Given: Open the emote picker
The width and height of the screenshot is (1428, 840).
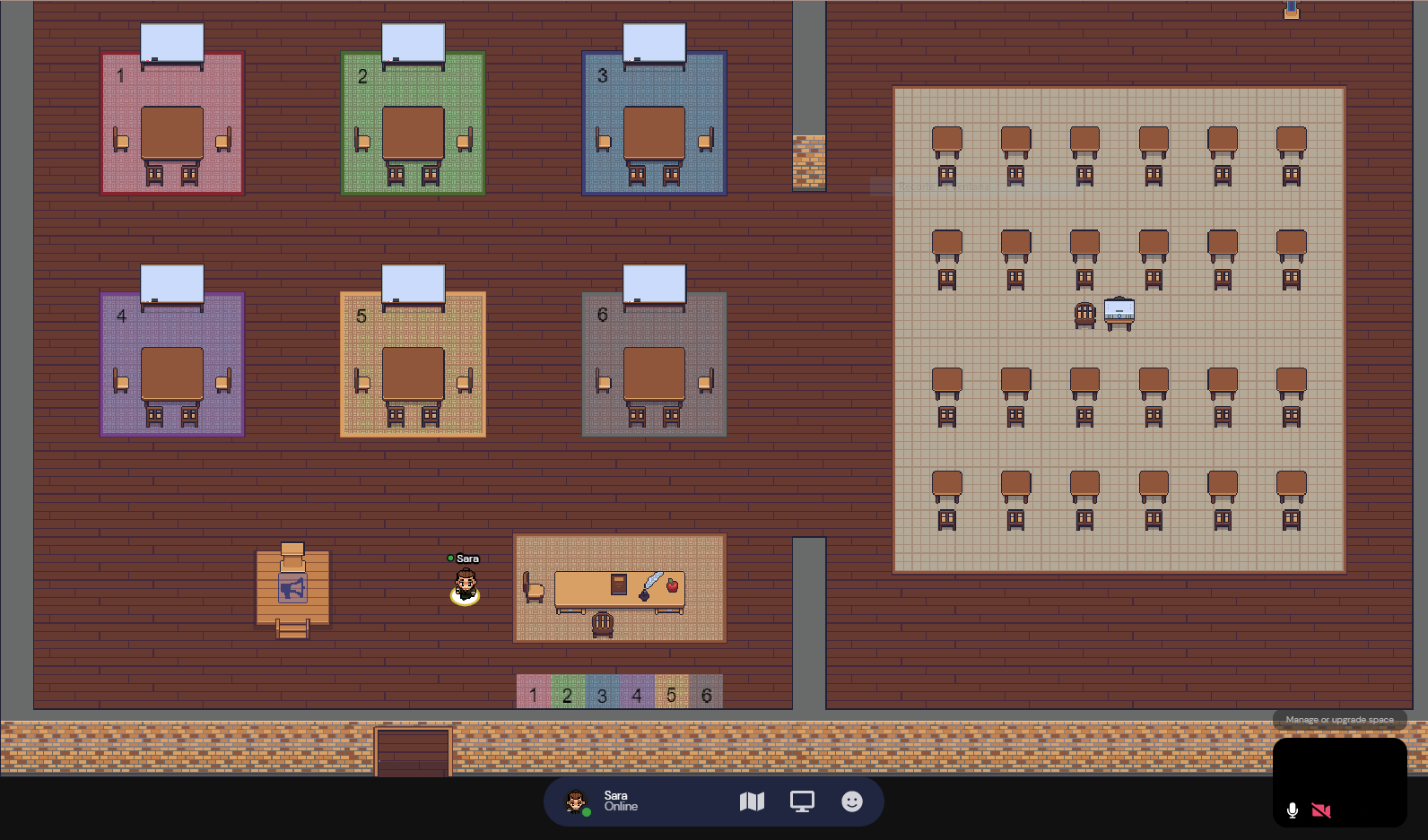Looking at the screenshot, I should pos(851,801).
